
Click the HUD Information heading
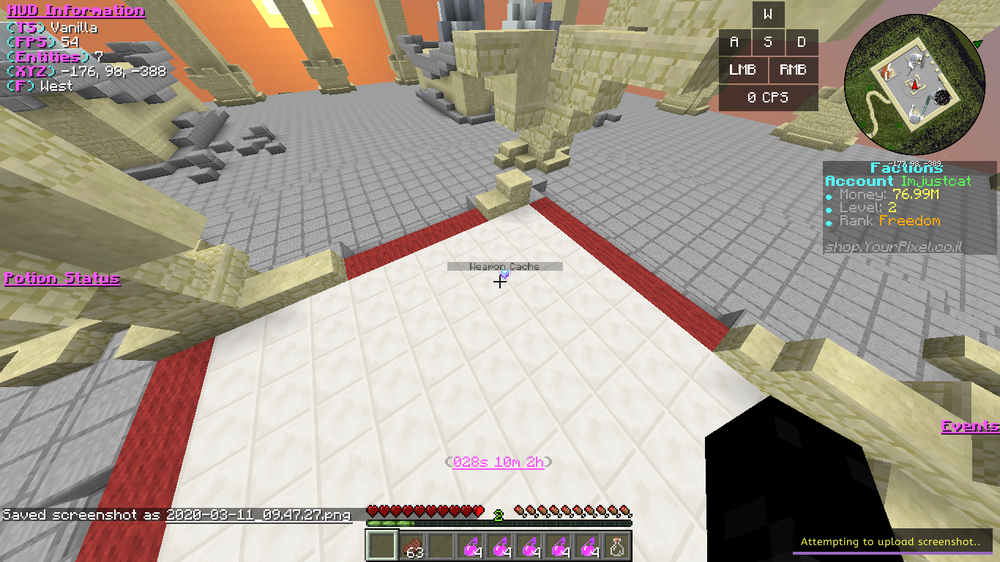tap(75, 11)
